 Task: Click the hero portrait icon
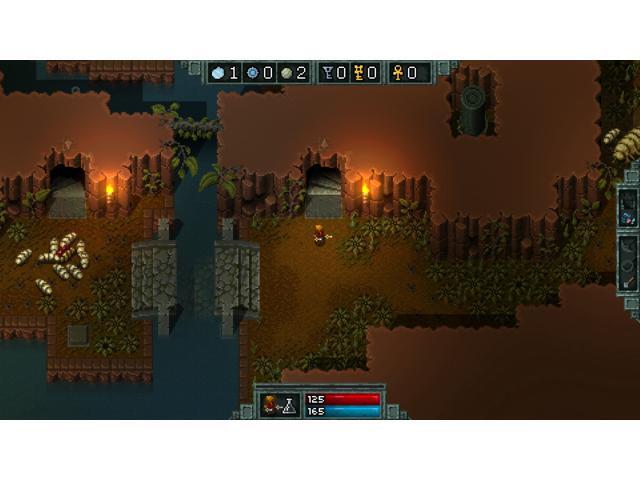click(268, 404)
